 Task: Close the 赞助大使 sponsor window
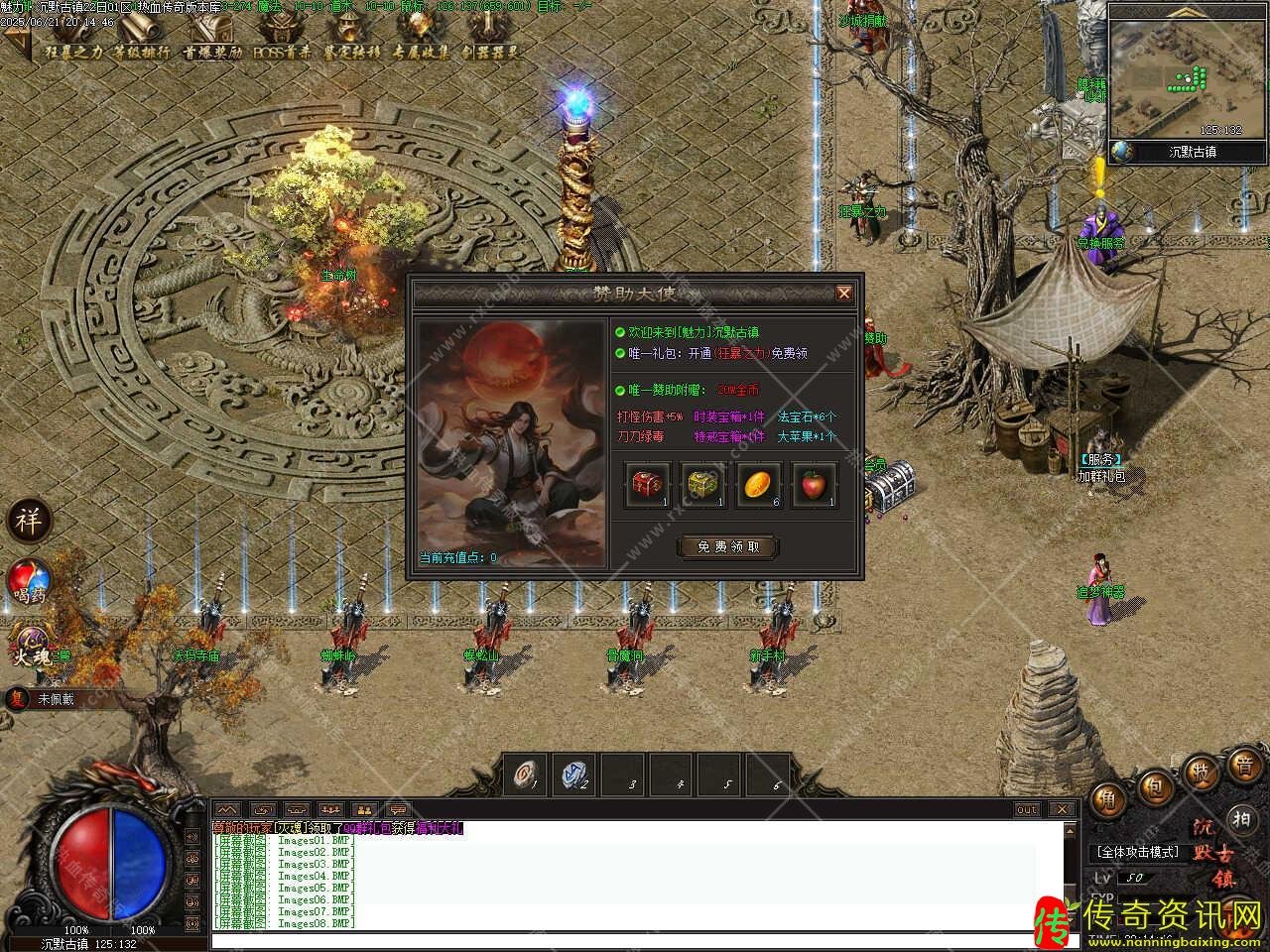(x=843, y=293)
